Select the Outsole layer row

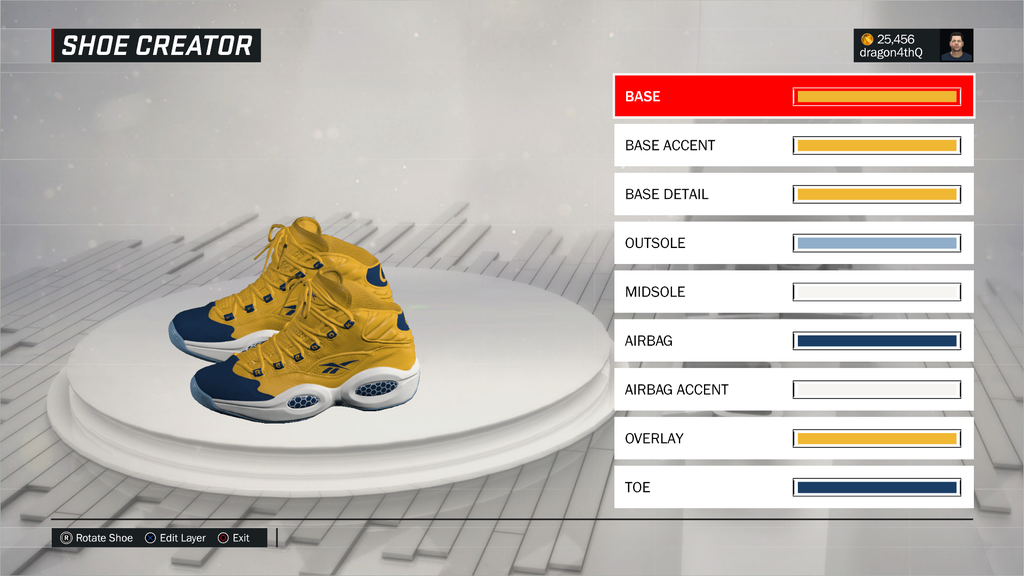point(793,243)
